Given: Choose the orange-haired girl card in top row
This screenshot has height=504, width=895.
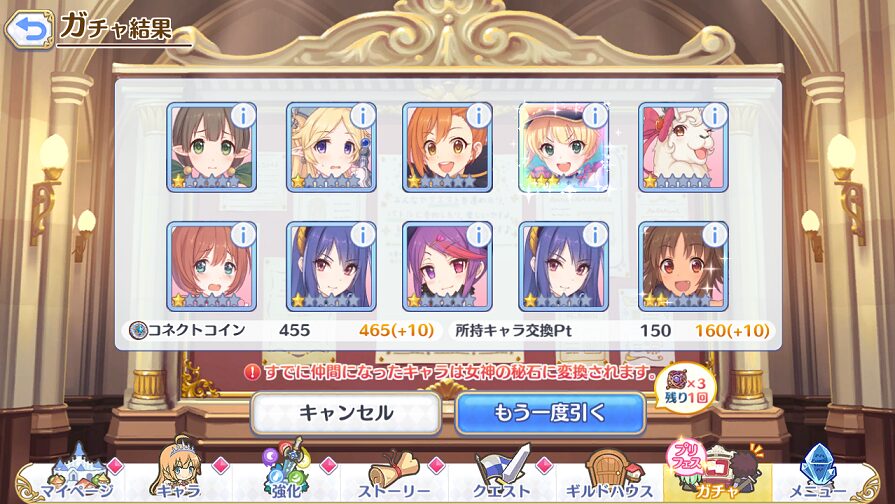Looking at the screenshot, I should pyautogui.click(x=447, y=147).
